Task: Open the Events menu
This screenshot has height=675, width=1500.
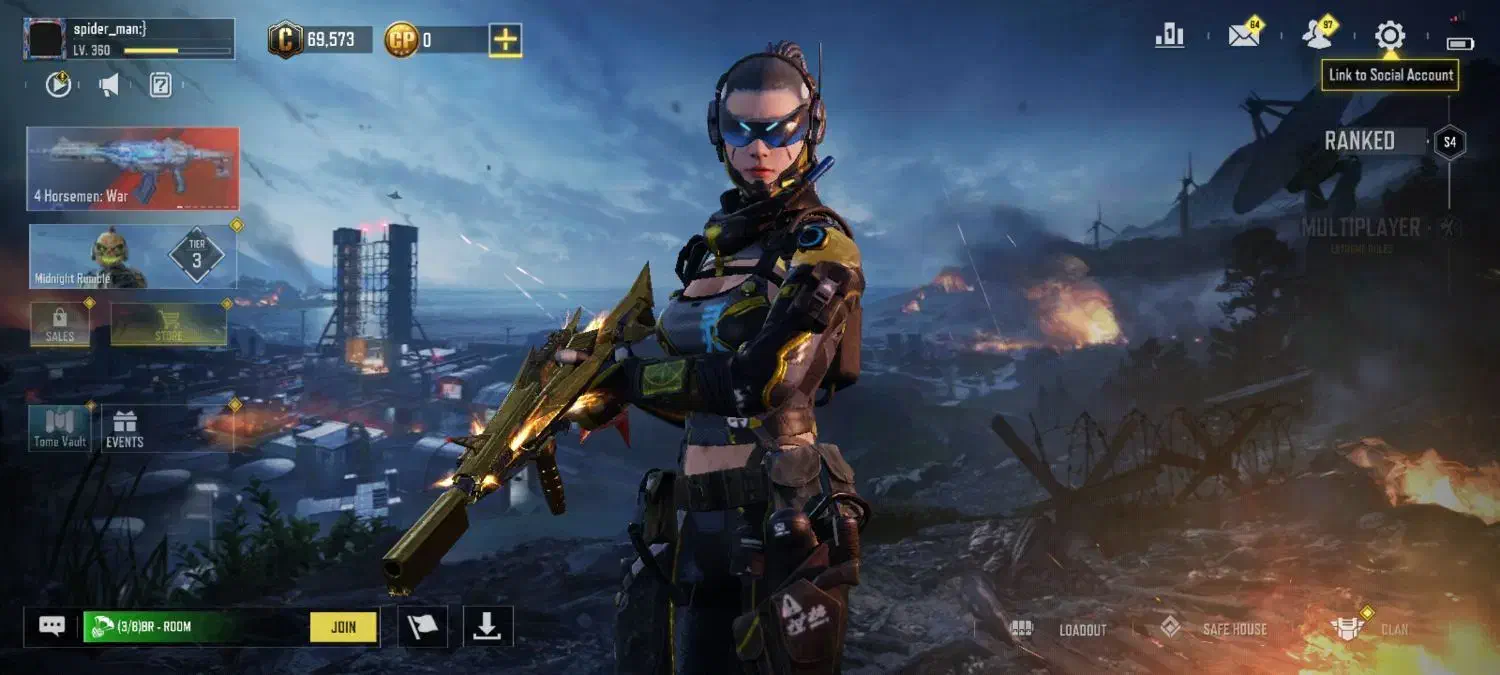Action: [125, 428]
